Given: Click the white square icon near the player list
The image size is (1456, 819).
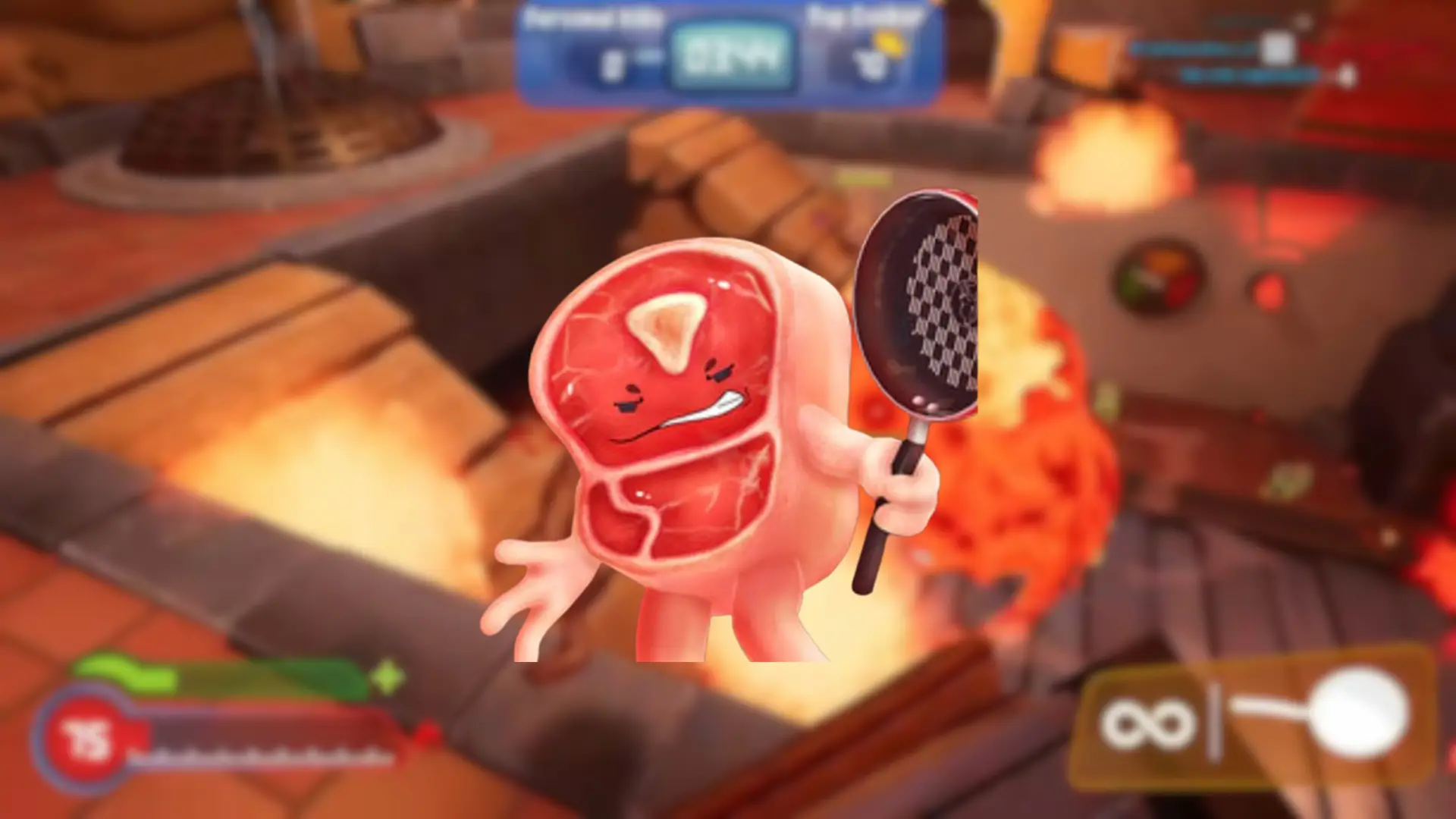Looking at the screenshot, I should coord(1278,45).
